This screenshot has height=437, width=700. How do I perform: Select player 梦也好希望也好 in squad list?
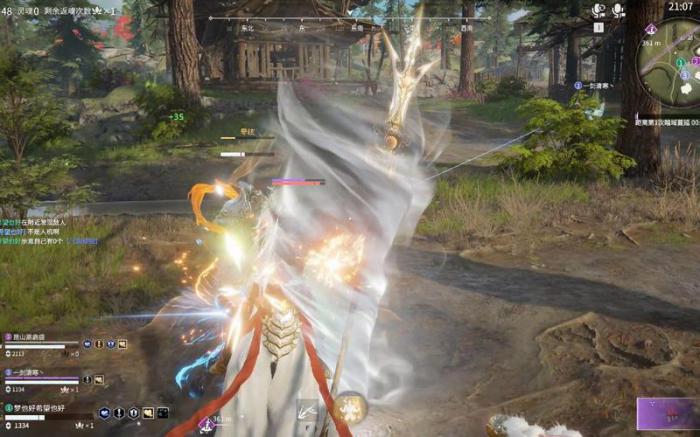[x=42, y=408]
